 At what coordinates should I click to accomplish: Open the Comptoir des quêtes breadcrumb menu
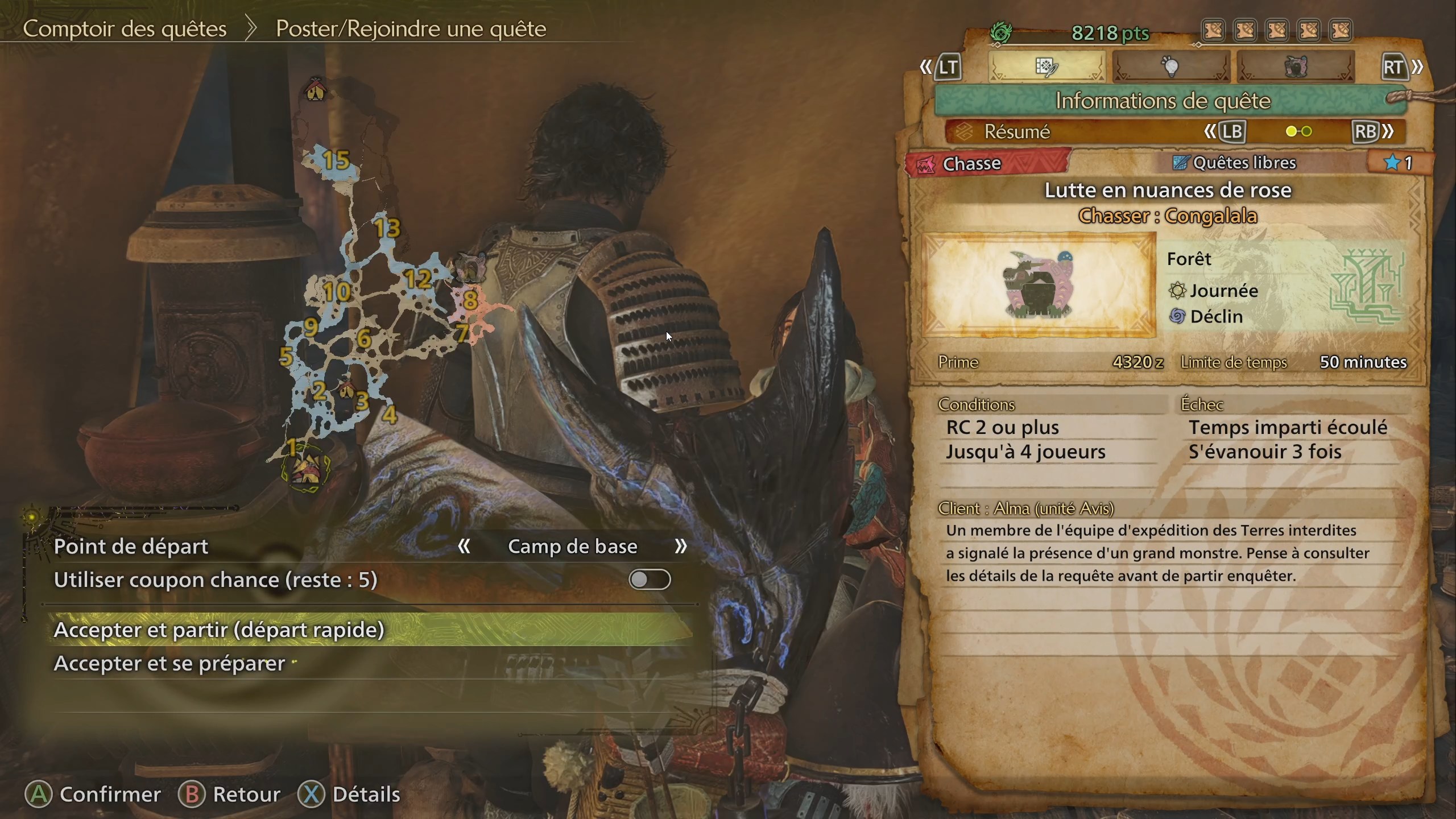pyautogui.click(x=125, y=28)
